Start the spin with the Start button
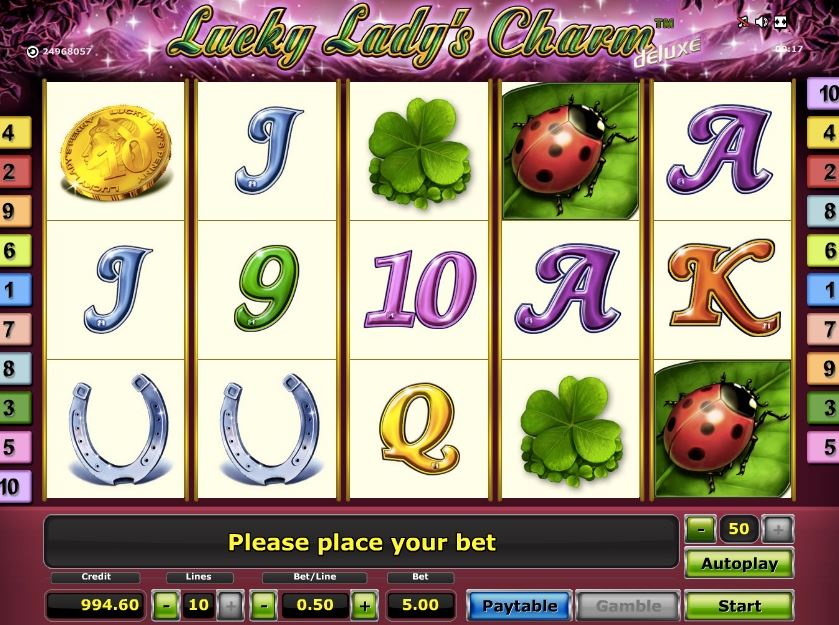Viewport: 839px width, 625px height. [739, 605]
